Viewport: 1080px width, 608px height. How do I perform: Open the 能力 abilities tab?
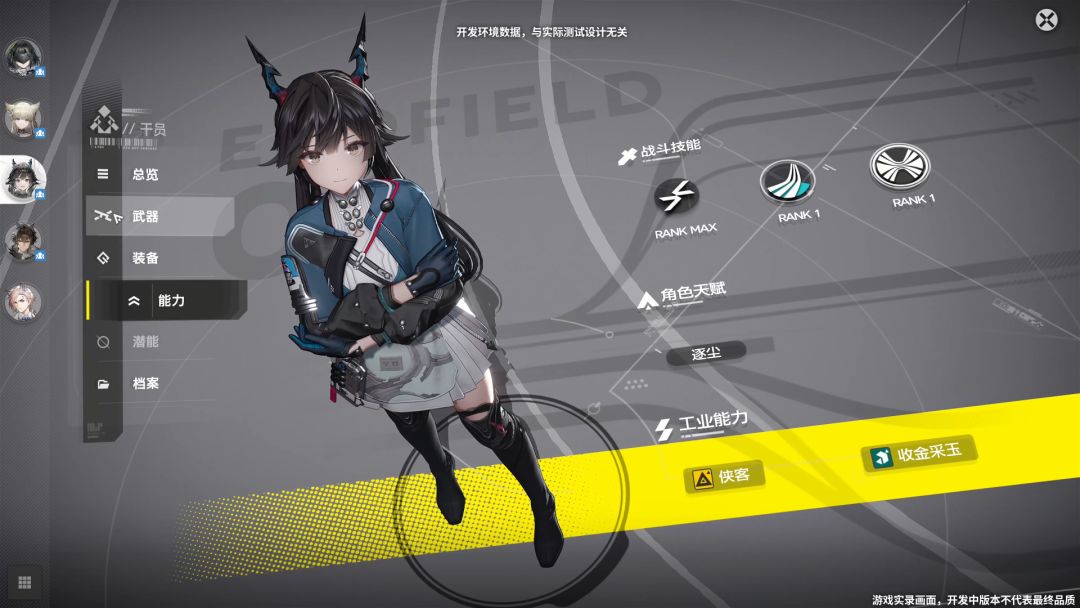coord(170,300)
